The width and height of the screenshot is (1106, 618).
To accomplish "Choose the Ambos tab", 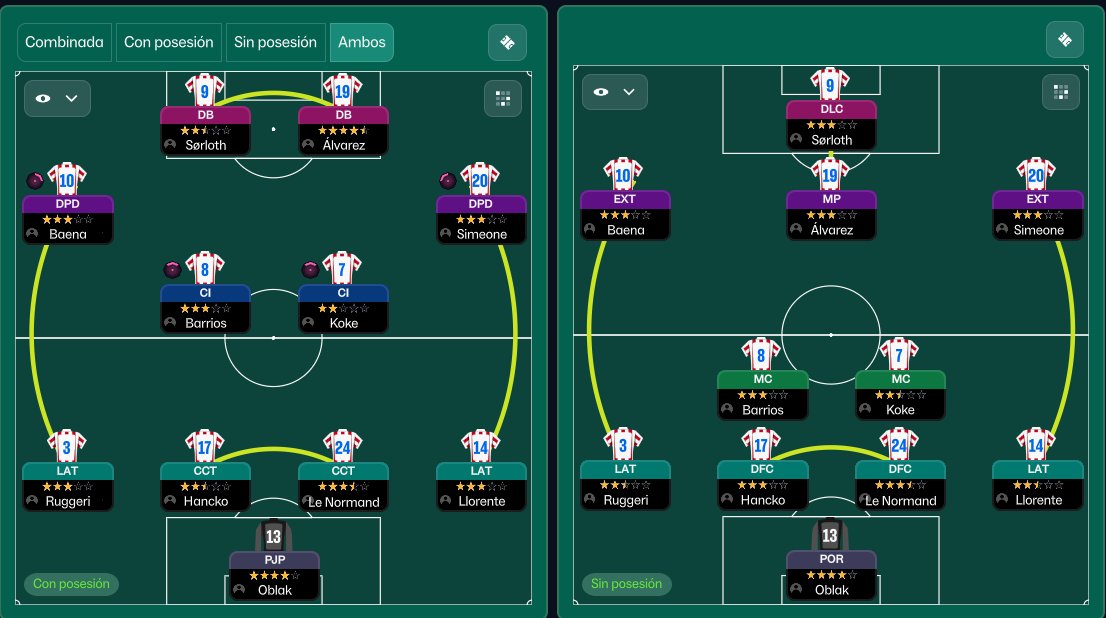I will (x=361, y=43).
